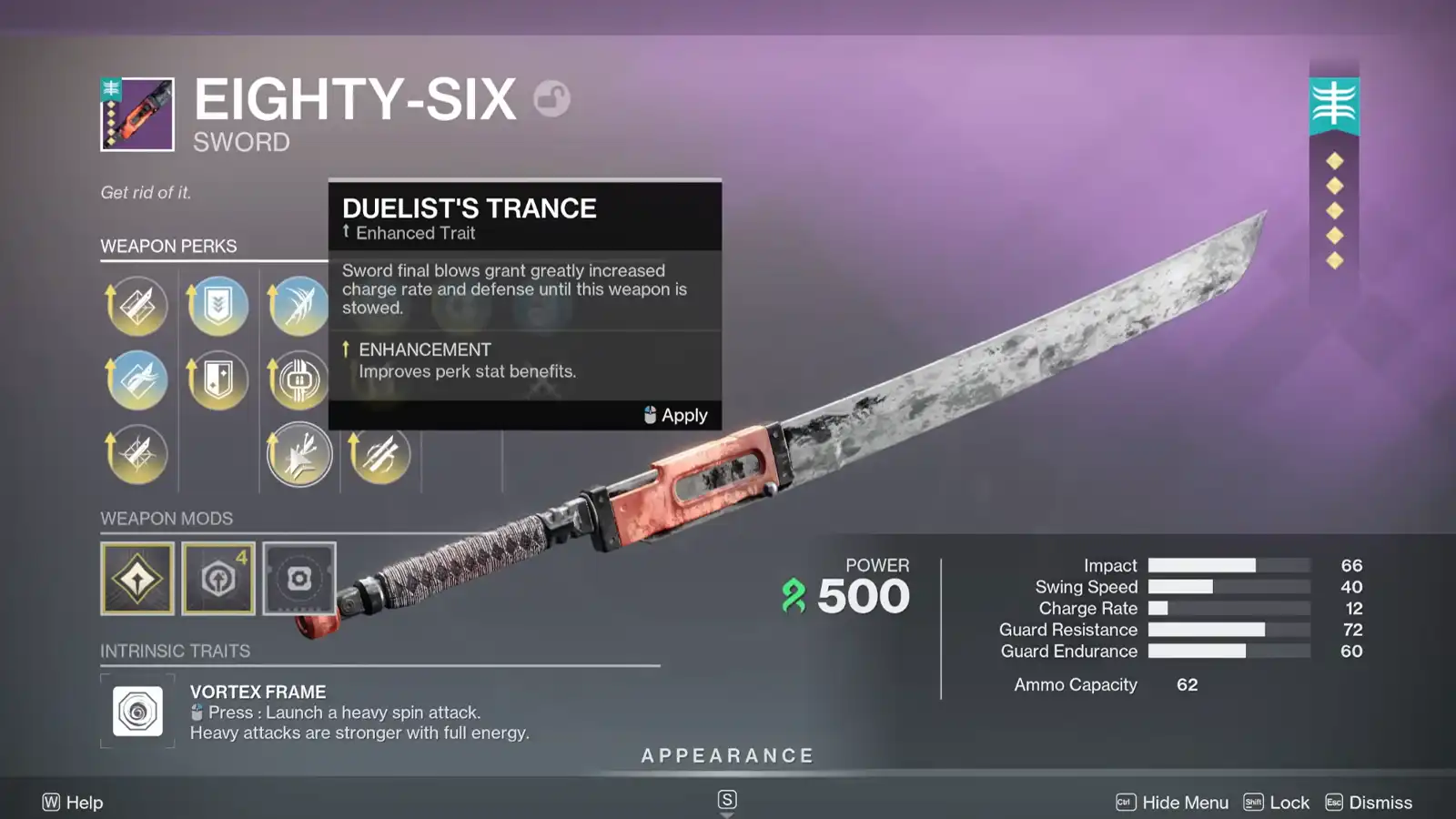Screen dimensions: 1456x819
Task: Click the Impact stat bar
Action: tap(1228, 565)
